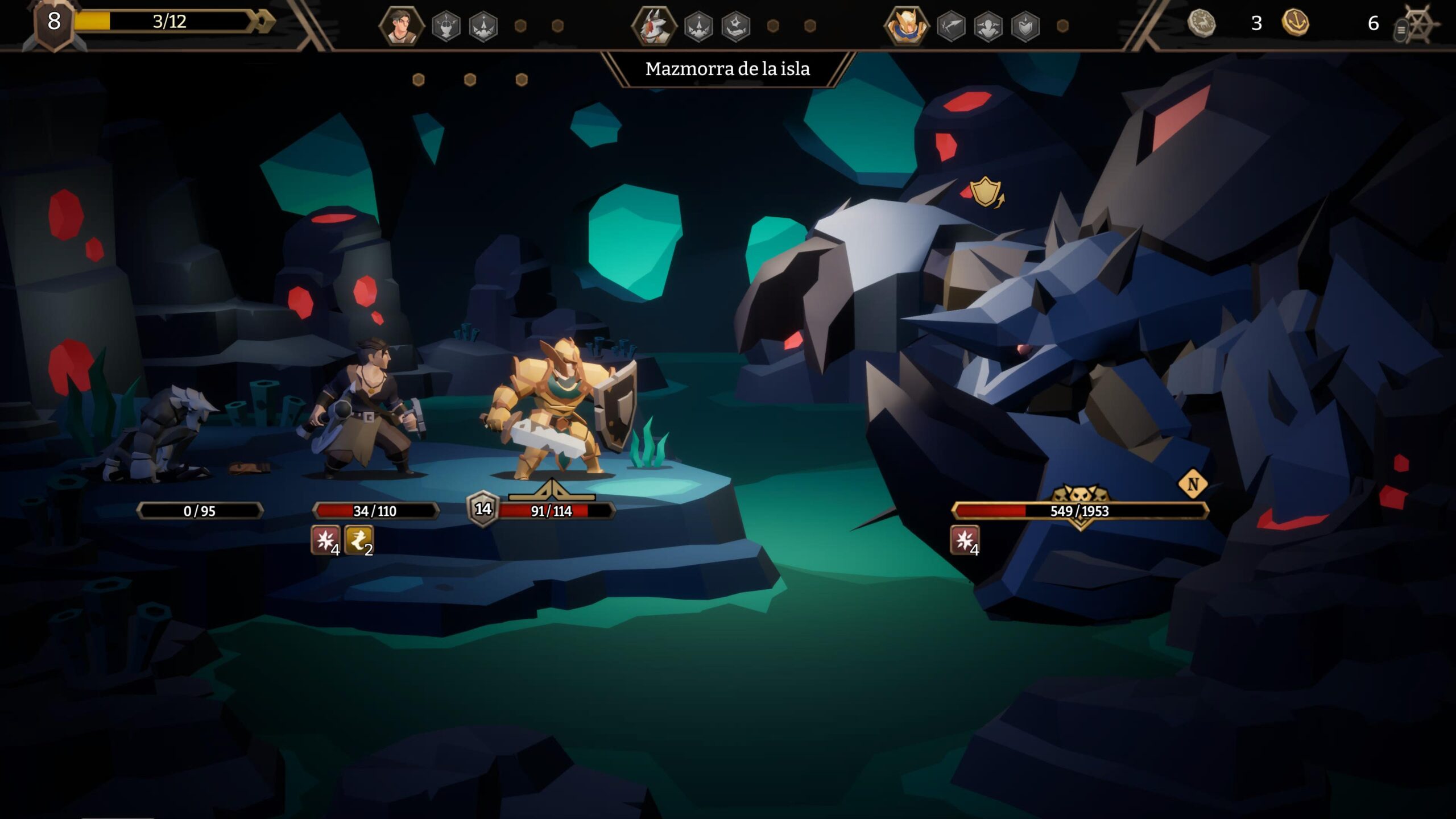Inspect the boss's red burst status effect
The image size is (1456, 819).
tap(965, 540)
